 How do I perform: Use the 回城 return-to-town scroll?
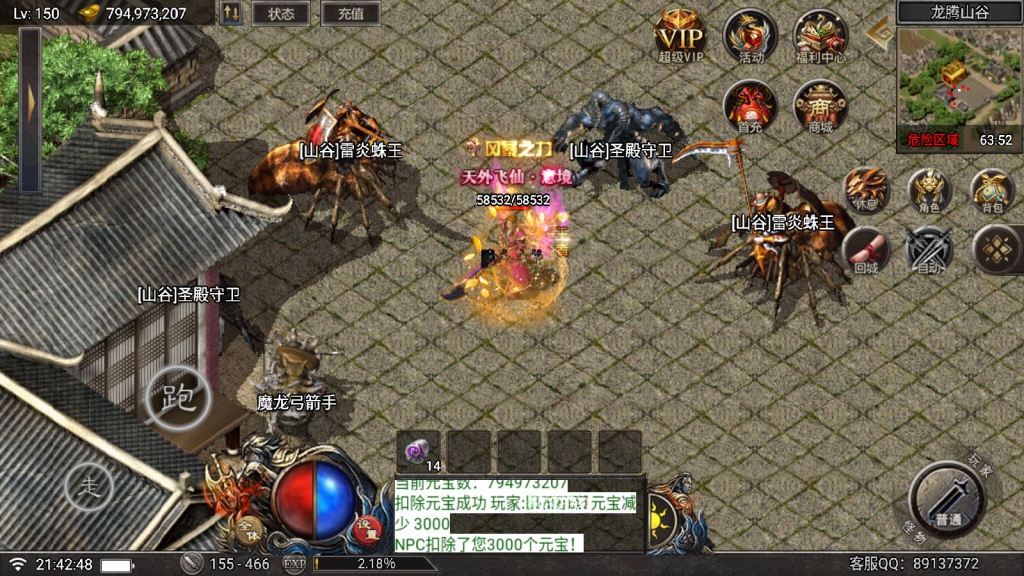coord(866,250)
